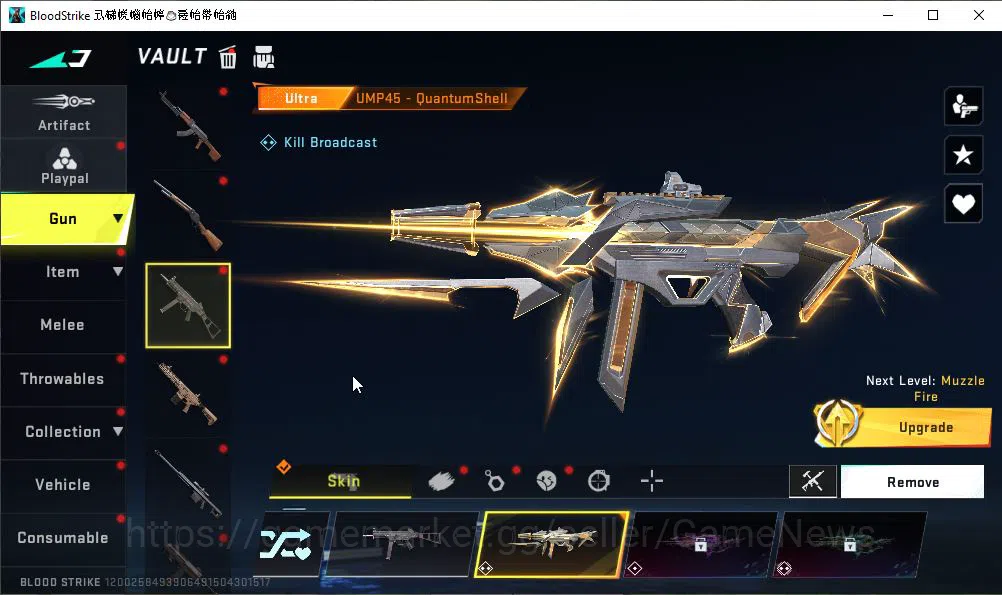Viewport: 1002px width, 595px height.
Task: Select the Gun category
Action: (64, 219)
